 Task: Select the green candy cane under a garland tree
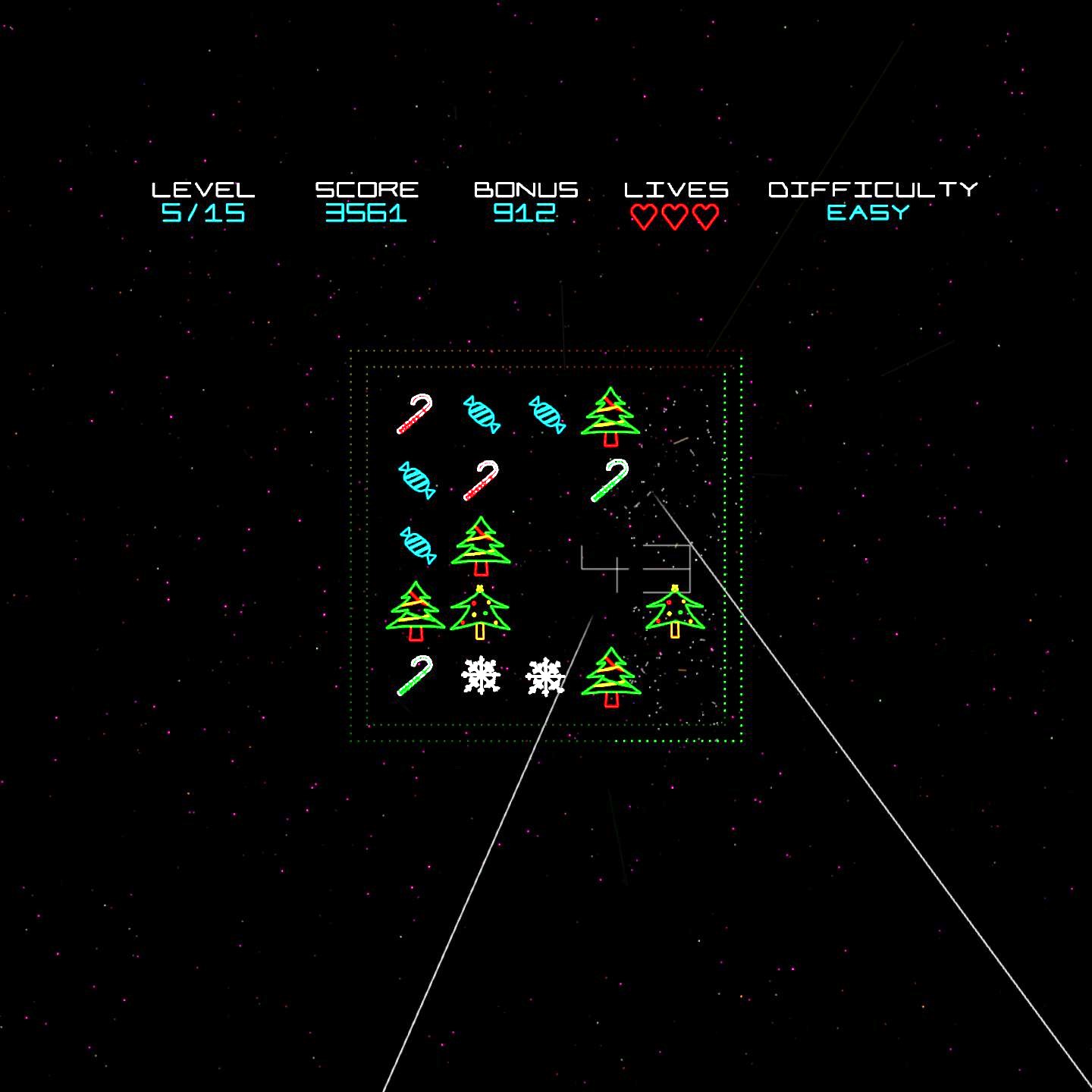pos(610,480)
